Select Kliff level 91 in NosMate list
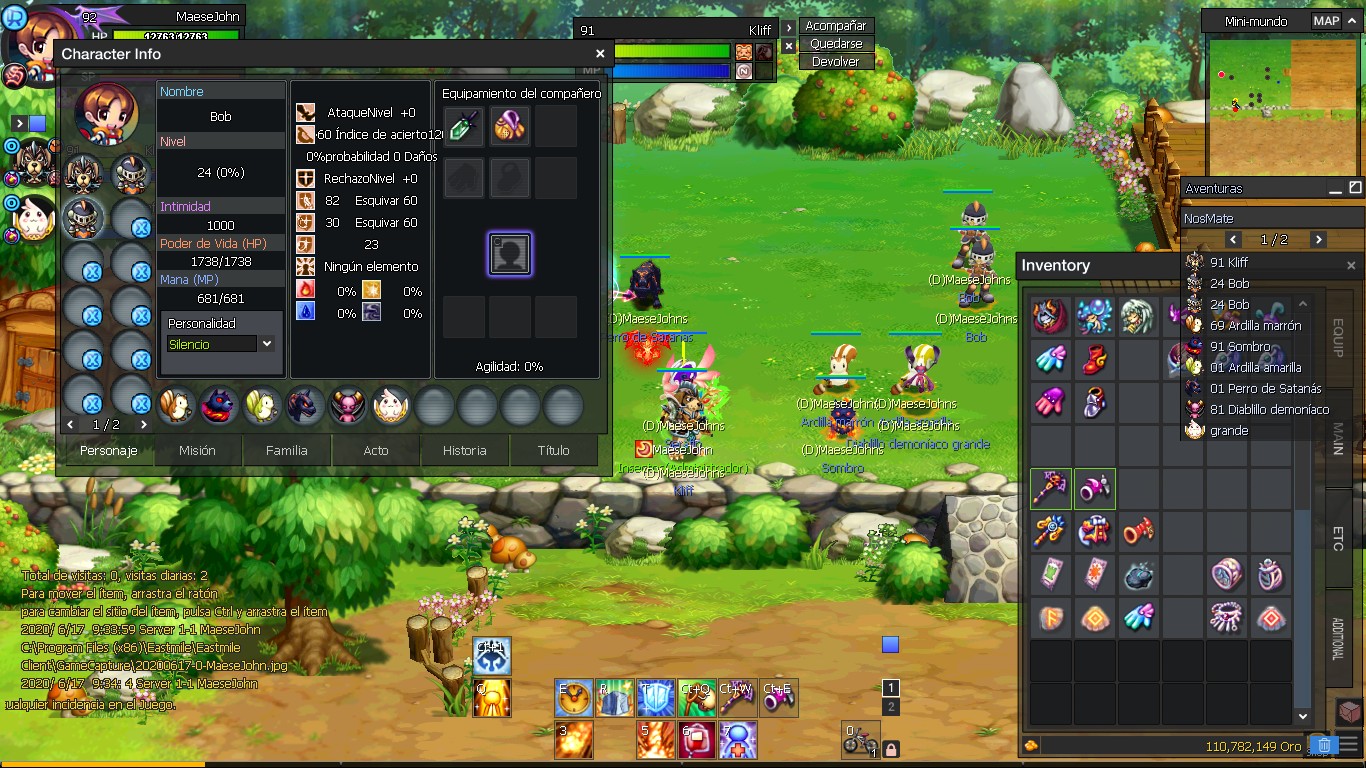 tap(1229, 263)
